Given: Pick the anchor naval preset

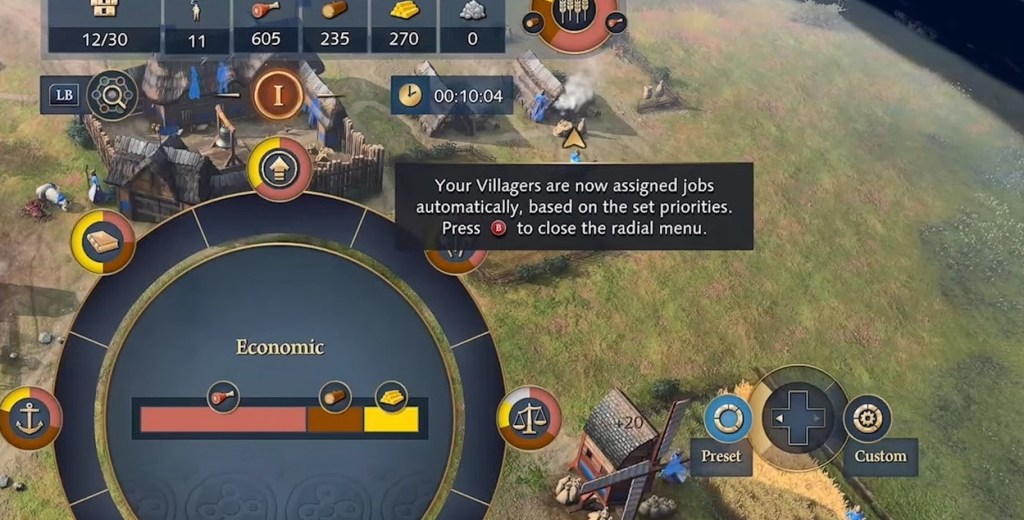Looking at the screenshot, I should (29, 417).
